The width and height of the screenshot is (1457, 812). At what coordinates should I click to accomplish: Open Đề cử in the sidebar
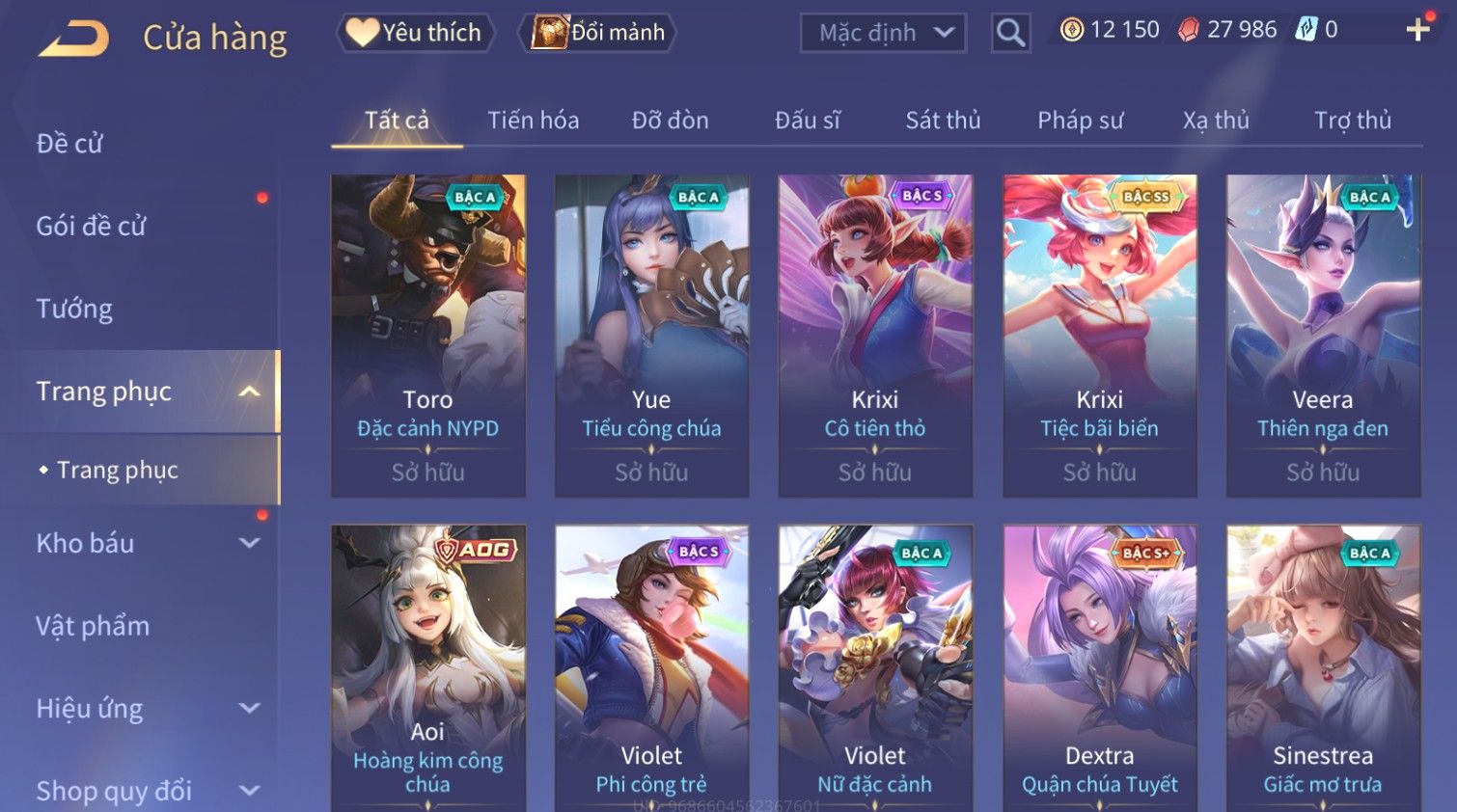[x=69, y=144]
